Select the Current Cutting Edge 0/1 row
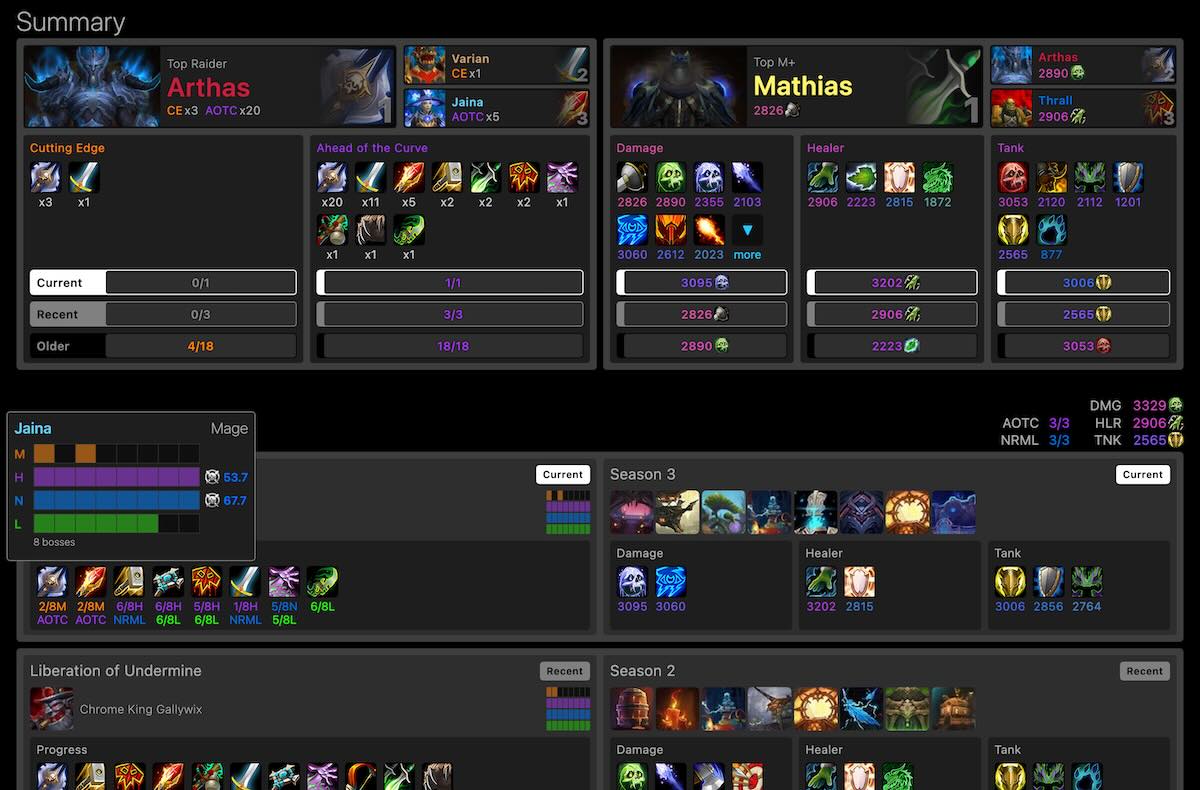1200x790 pixels. 163,283
